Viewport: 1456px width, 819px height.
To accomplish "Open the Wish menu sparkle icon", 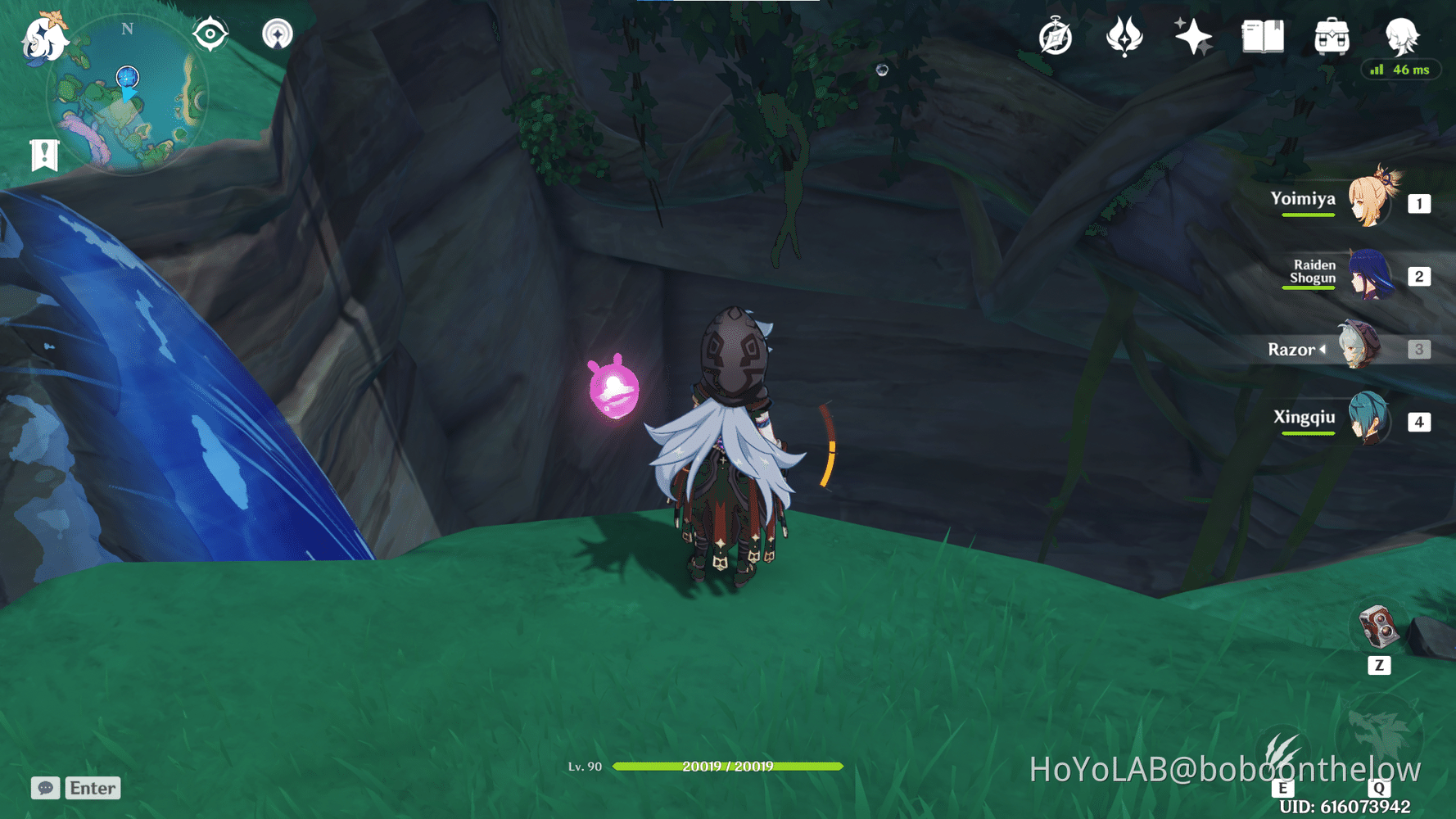I will pos(1192,34).
